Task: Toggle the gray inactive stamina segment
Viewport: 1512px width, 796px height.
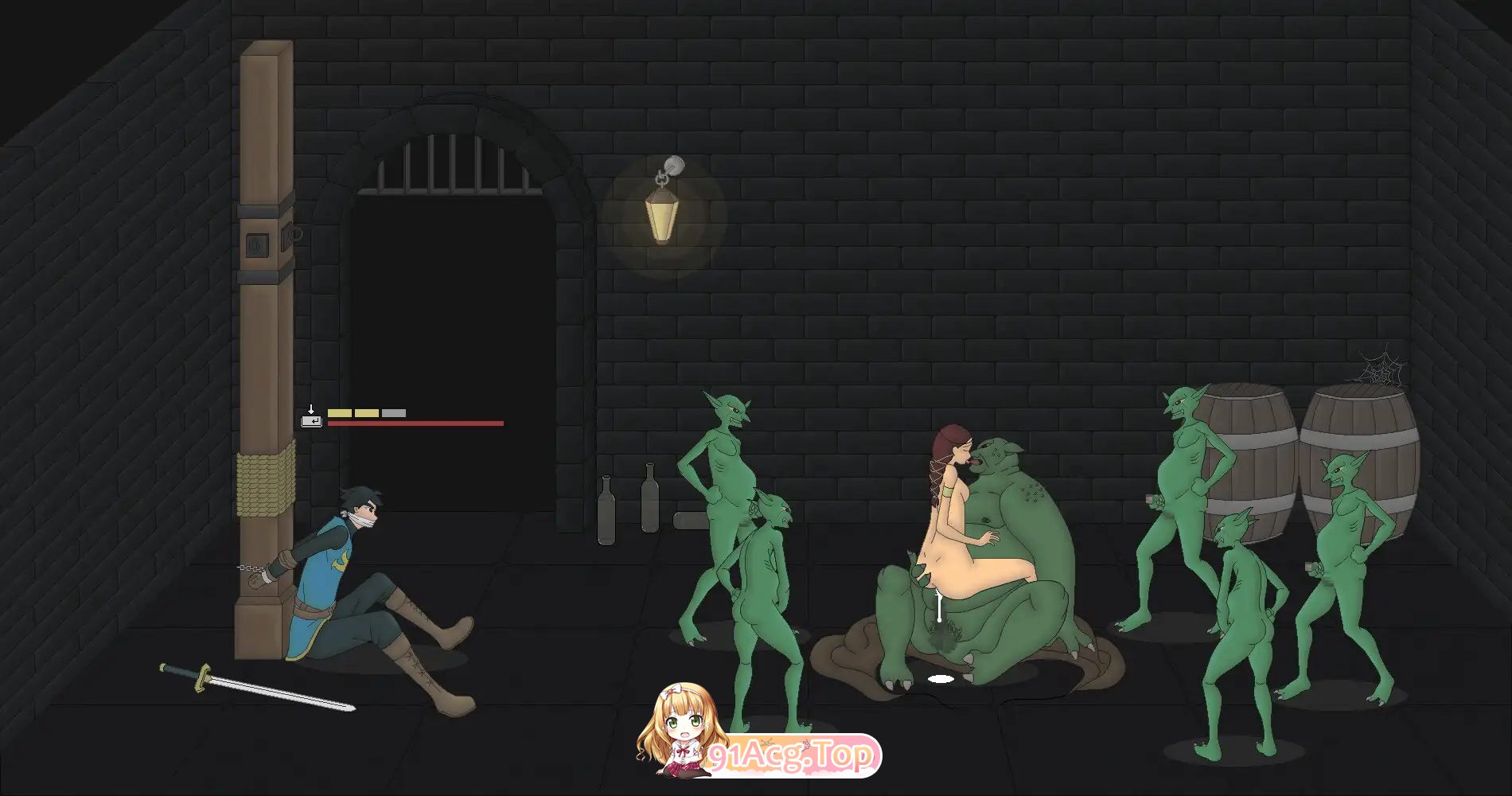Action: (x=393, y=412)
